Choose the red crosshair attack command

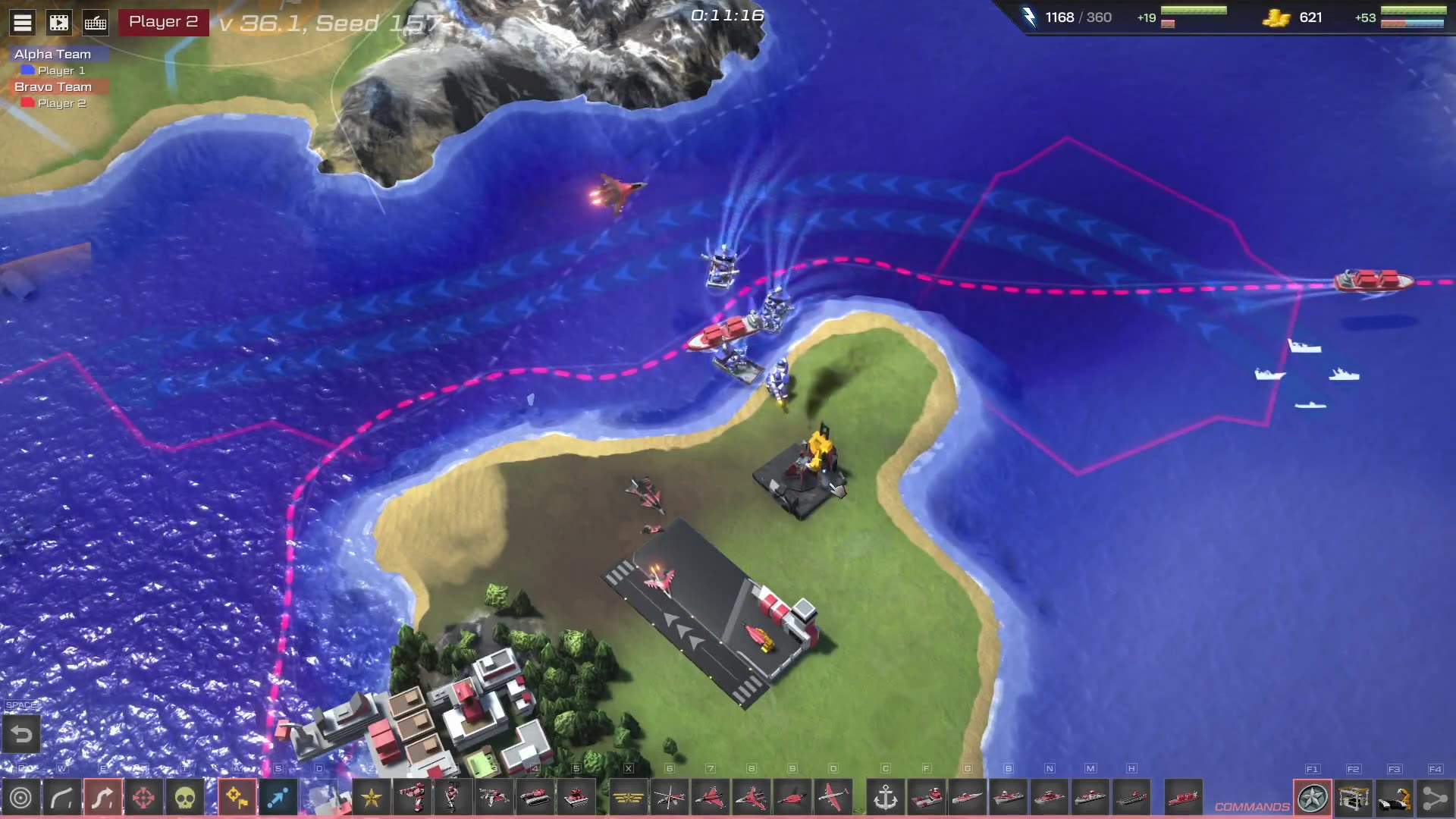[x=143, y=798]
